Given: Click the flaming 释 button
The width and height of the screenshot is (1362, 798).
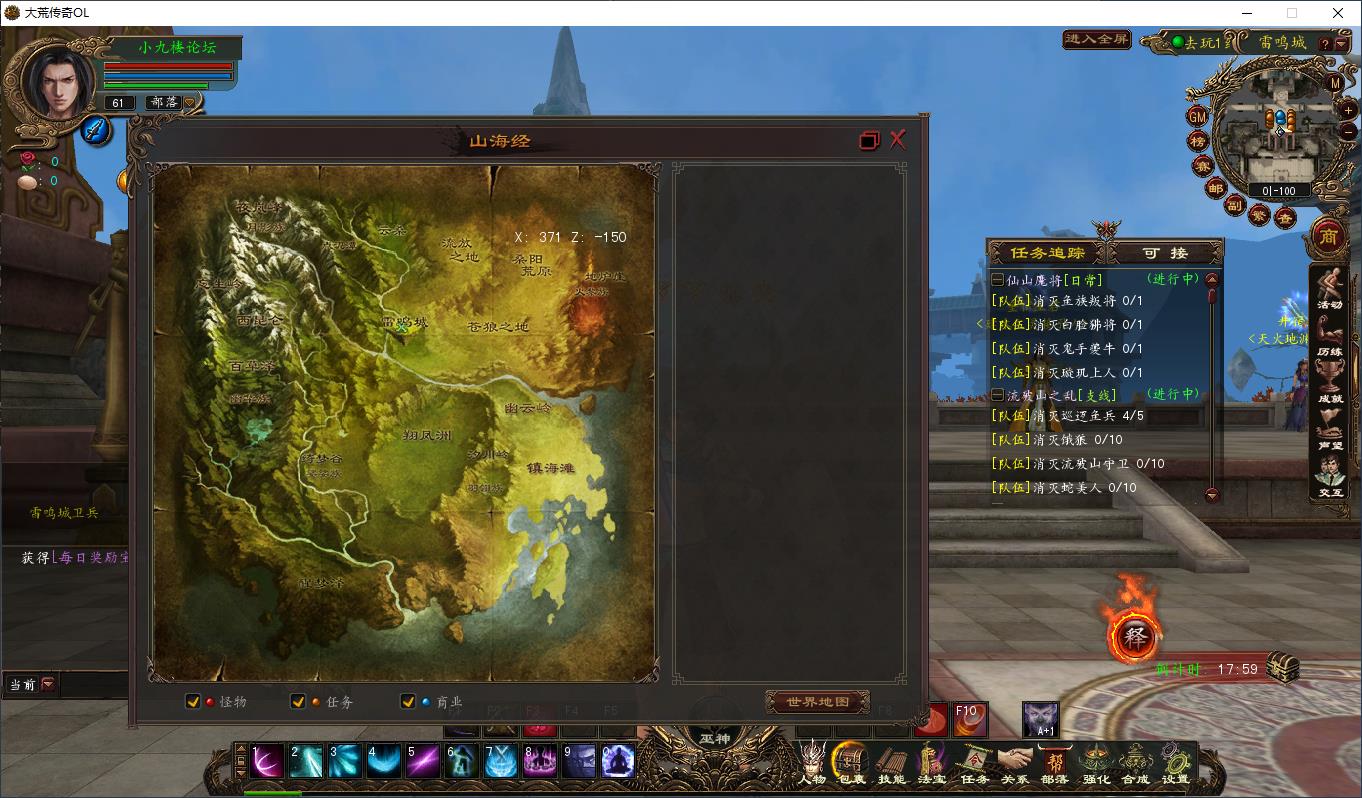Looking at the screenshot, I should 1135,637.
